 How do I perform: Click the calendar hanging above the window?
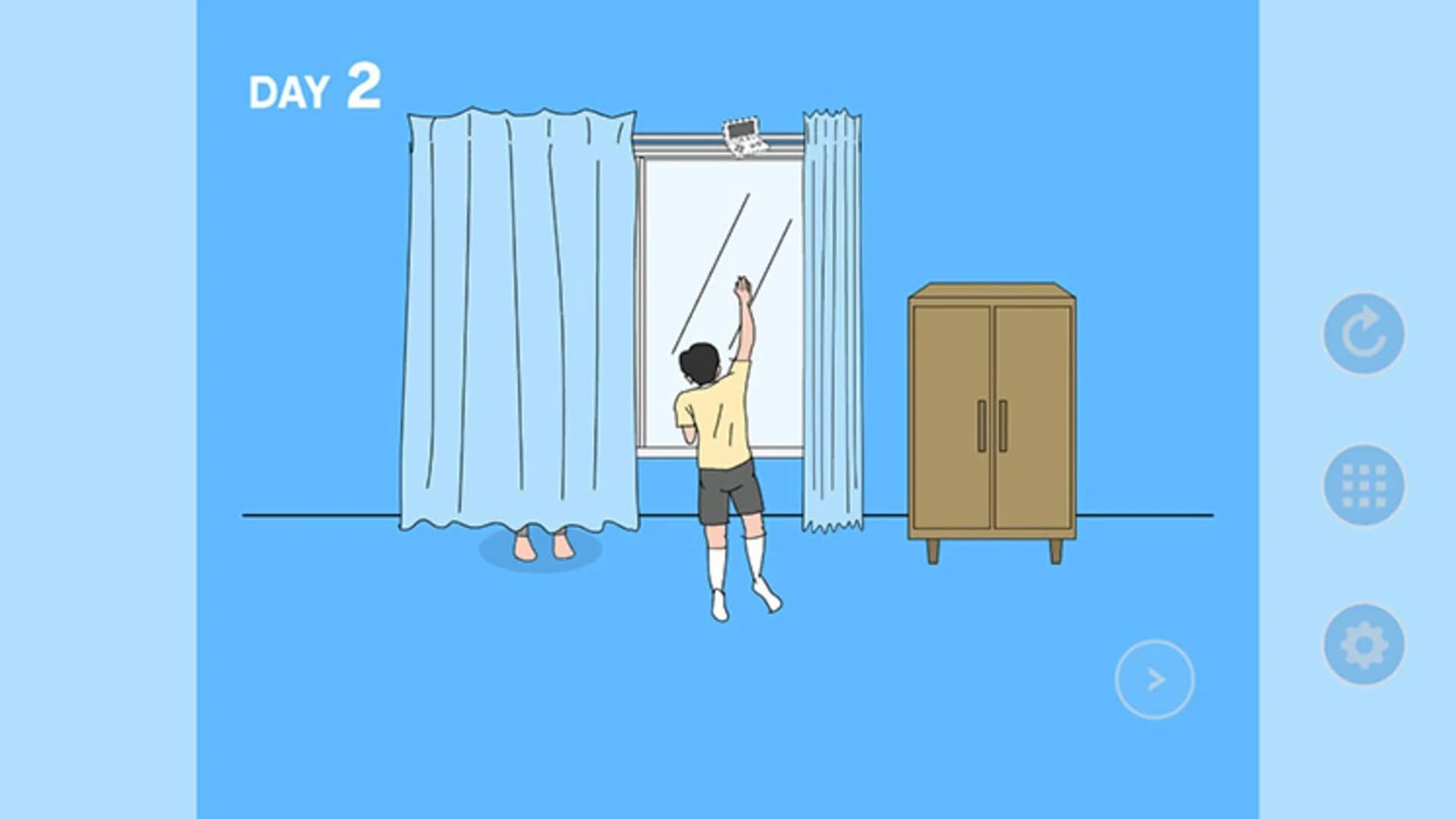[x=744, y=136]
